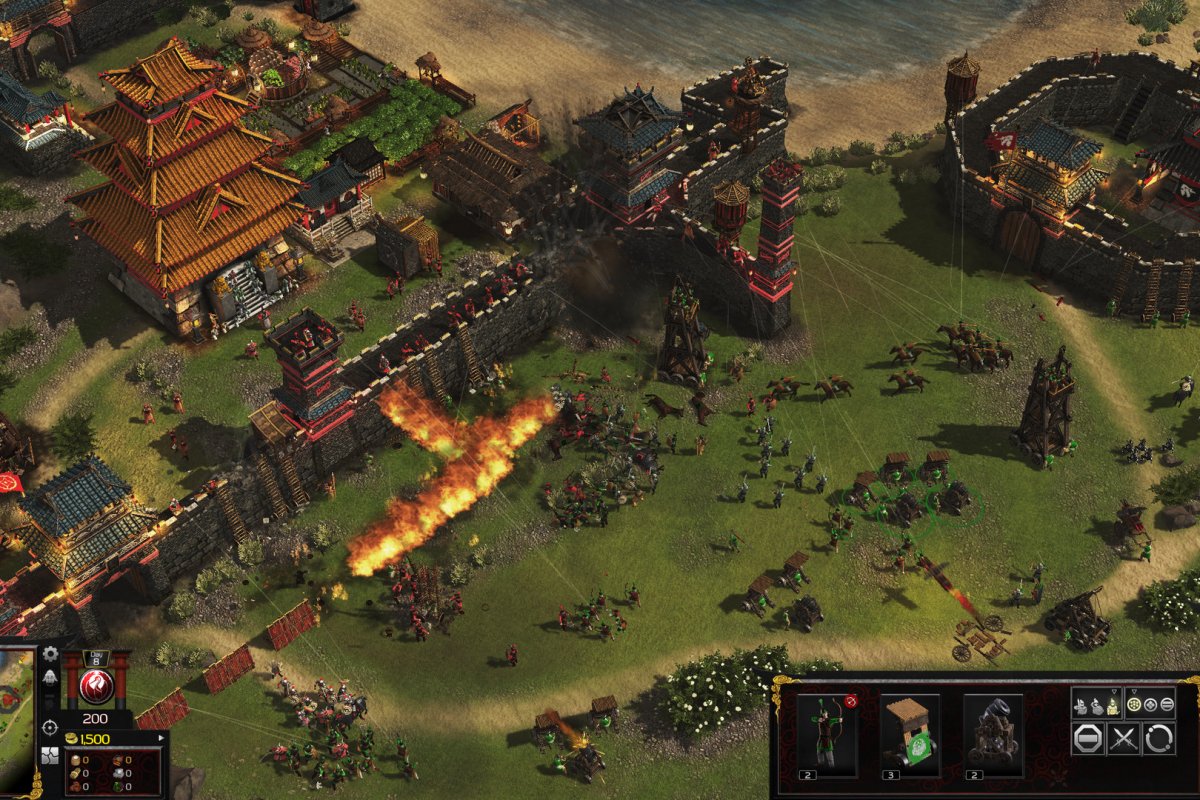Select the mantlet shield unit card

(x=910, y=735)
